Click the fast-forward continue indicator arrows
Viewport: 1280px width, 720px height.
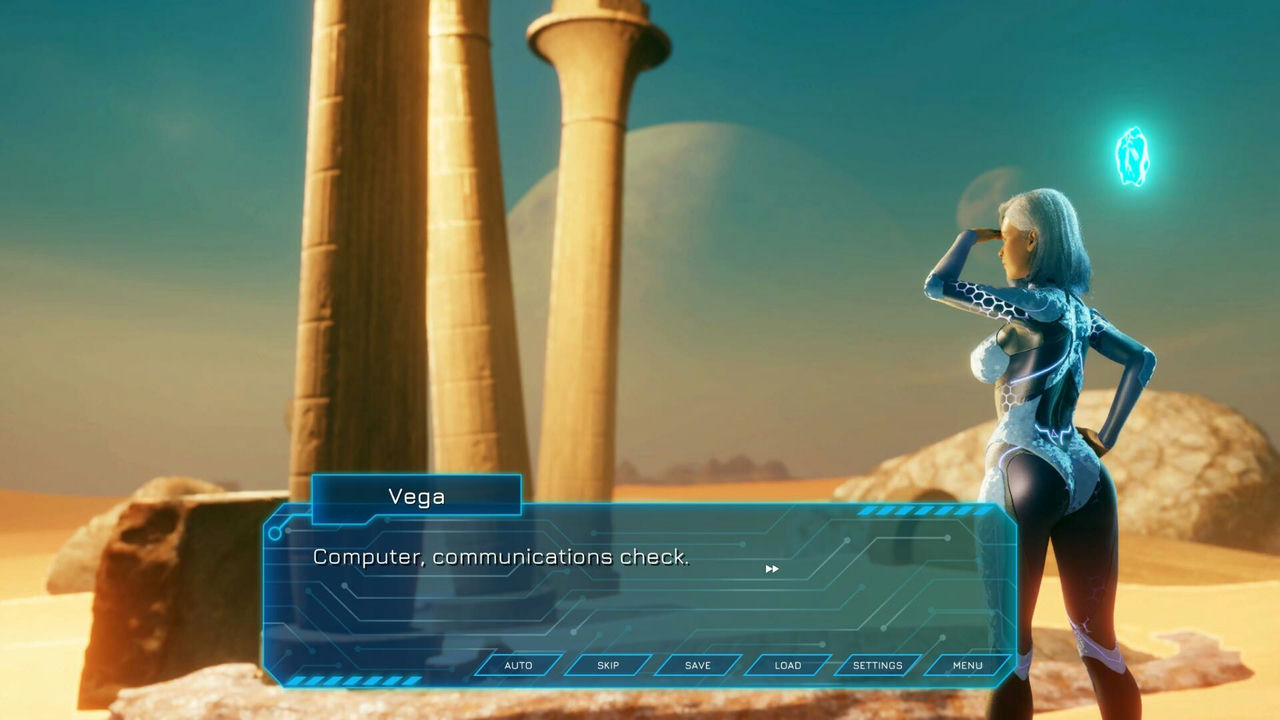[x=772, y=569]
